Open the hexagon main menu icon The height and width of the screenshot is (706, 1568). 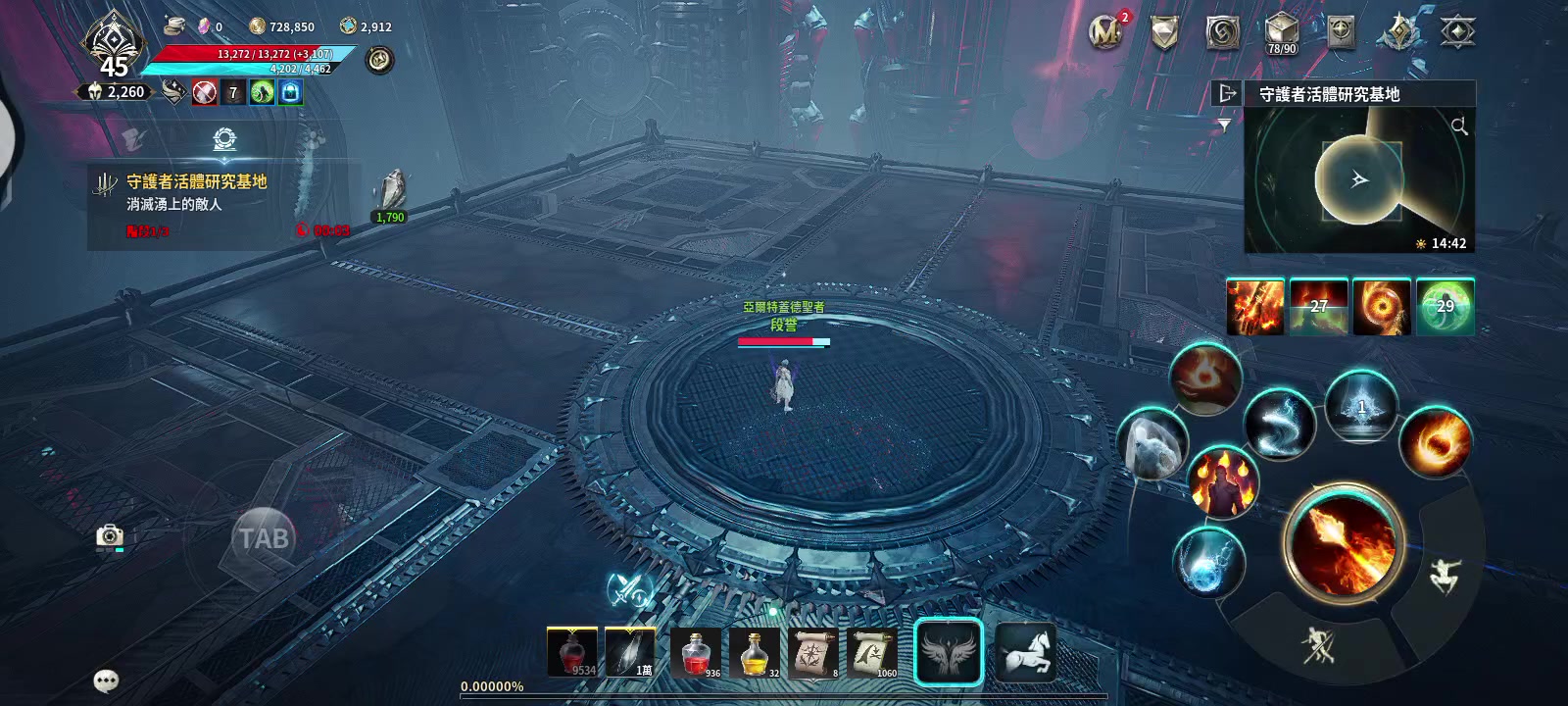1457,32
